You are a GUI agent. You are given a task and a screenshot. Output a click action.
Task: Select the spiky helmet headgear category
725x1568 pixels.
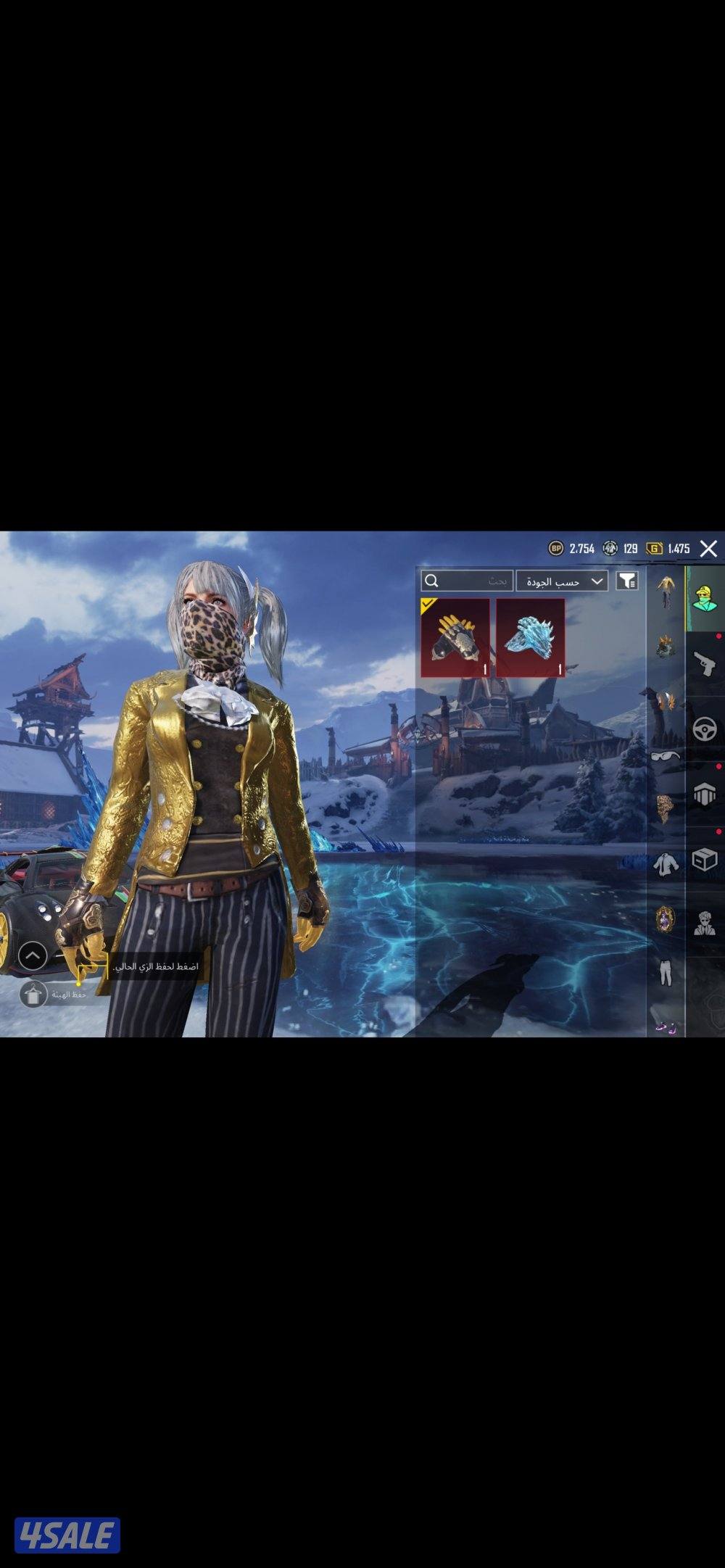point(666,645)
